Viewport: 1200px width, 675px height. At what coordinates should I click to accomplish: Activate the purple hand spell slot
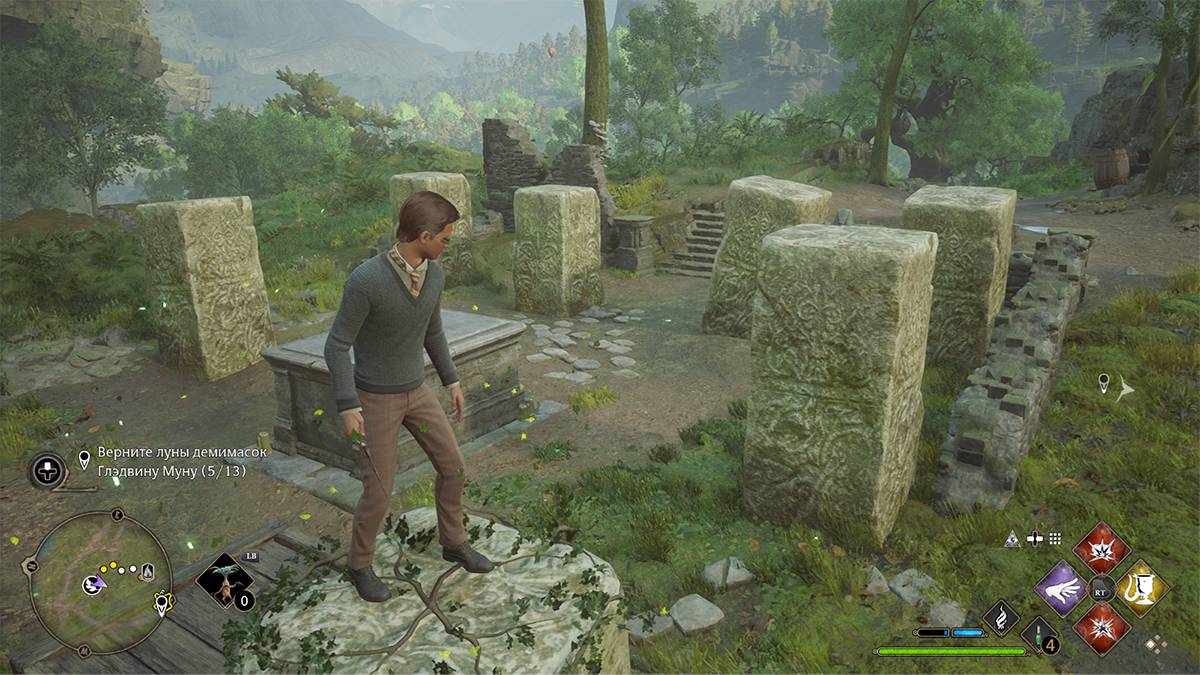tap(1061, 588)
